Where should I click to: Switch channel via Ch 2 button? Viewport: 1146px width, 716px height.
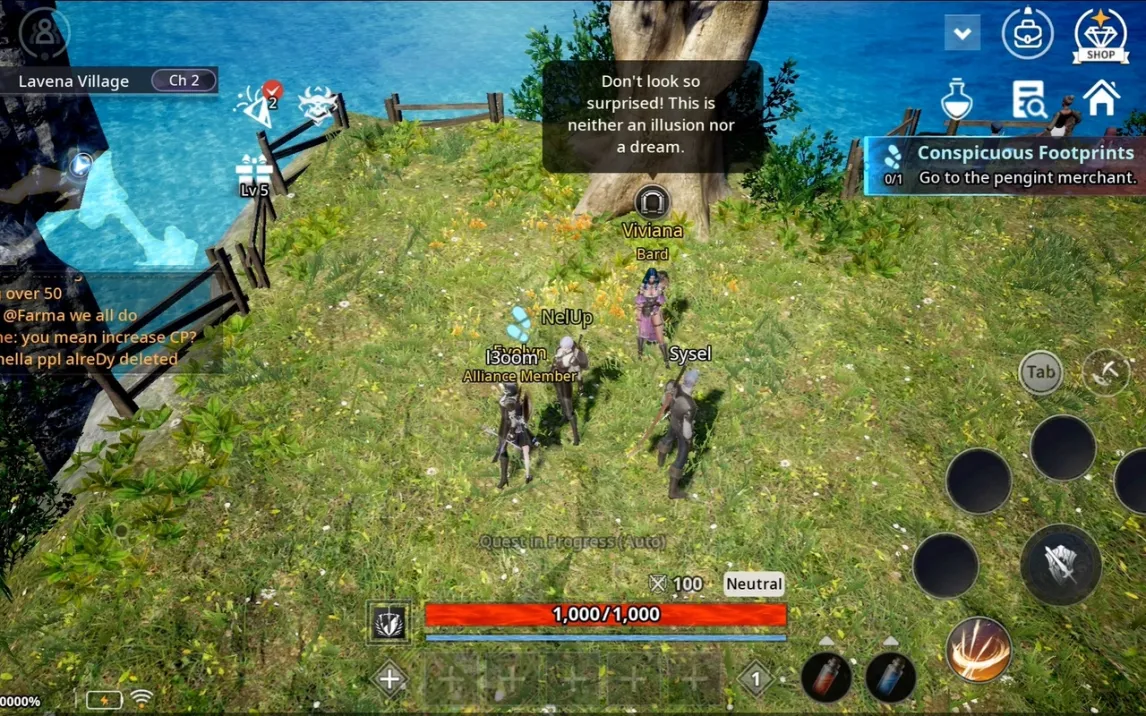184,80
